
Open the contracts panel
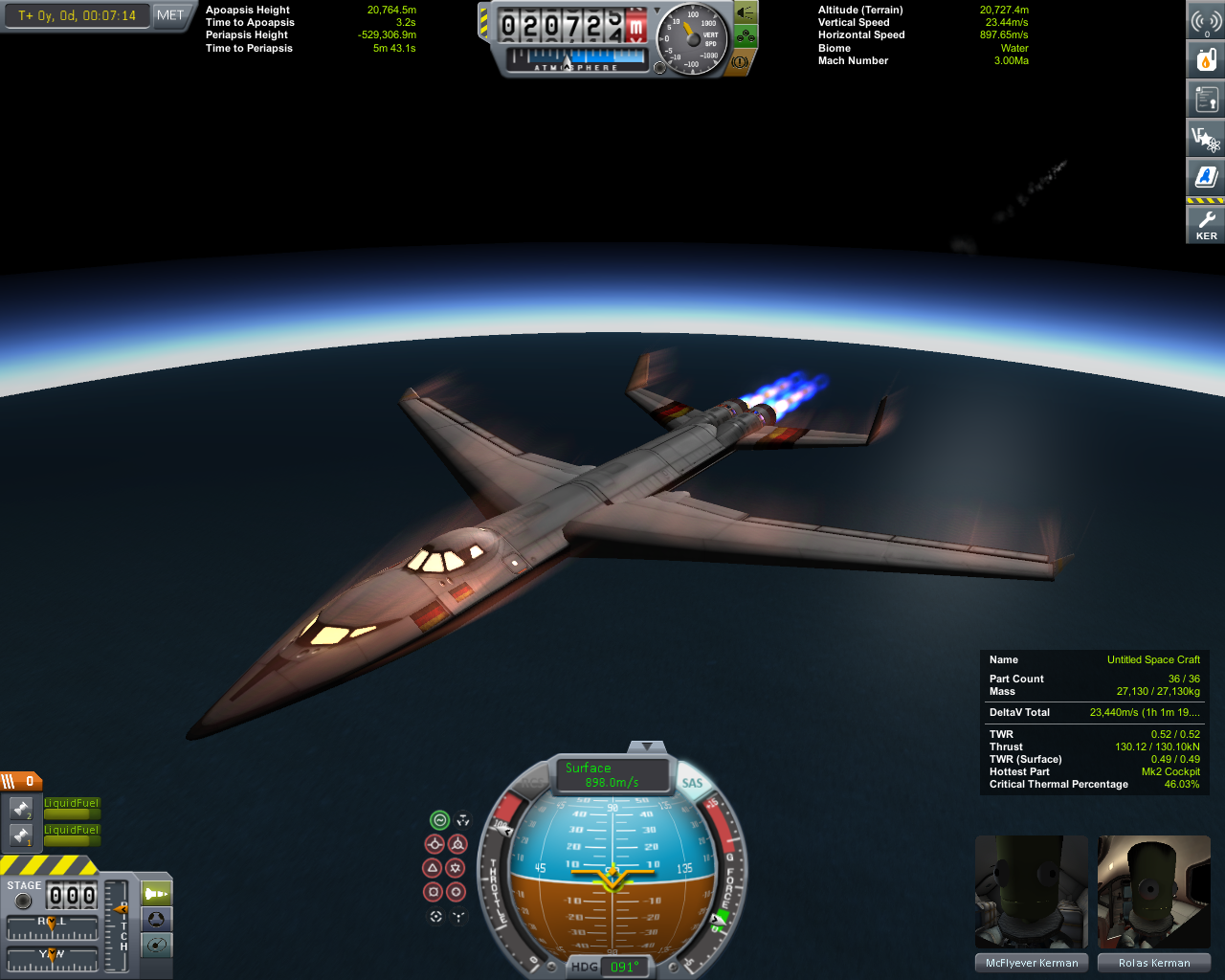[1206, 99]
